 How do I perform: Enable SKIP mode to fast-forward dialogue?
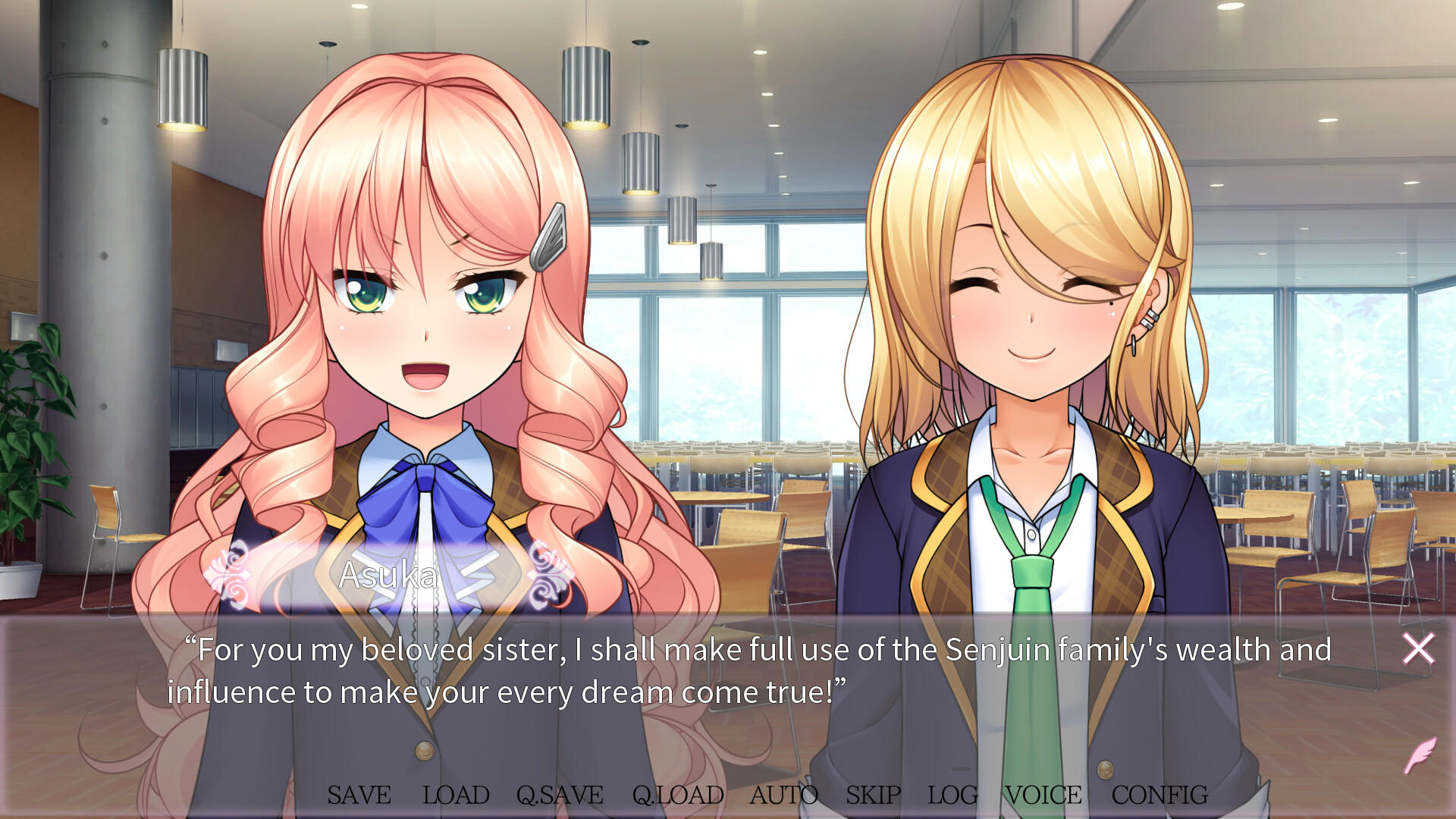[871, 795]
